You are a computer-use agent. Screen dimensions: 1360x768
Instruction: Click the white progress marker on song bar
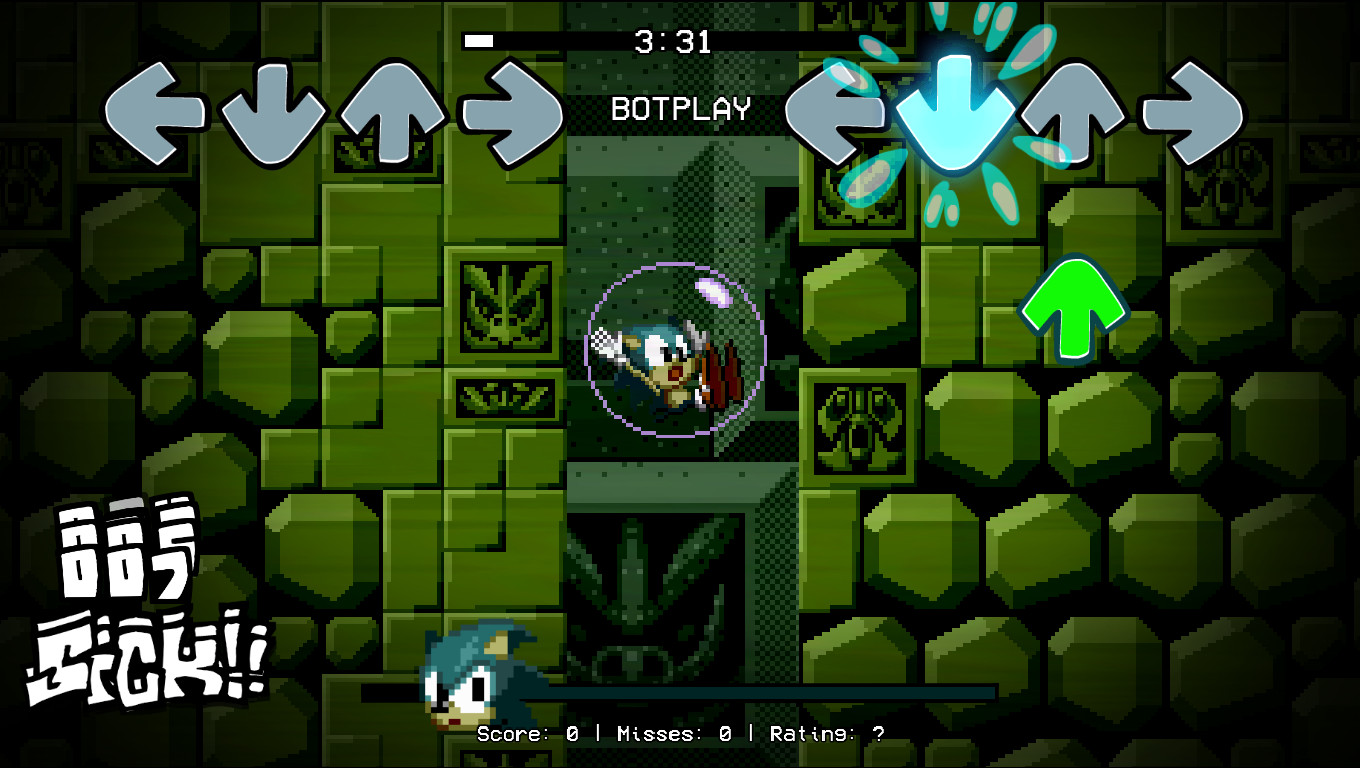[x=478, y=41]
